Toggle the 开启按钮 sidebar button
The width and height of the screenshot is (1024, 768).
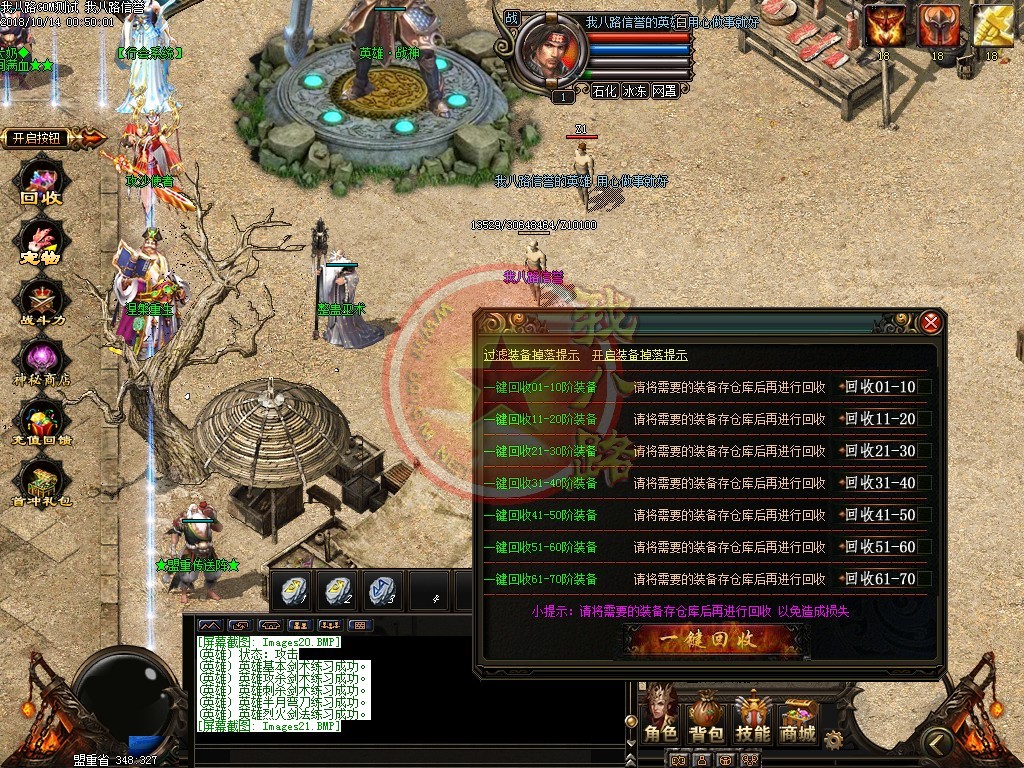pos(48,138)
